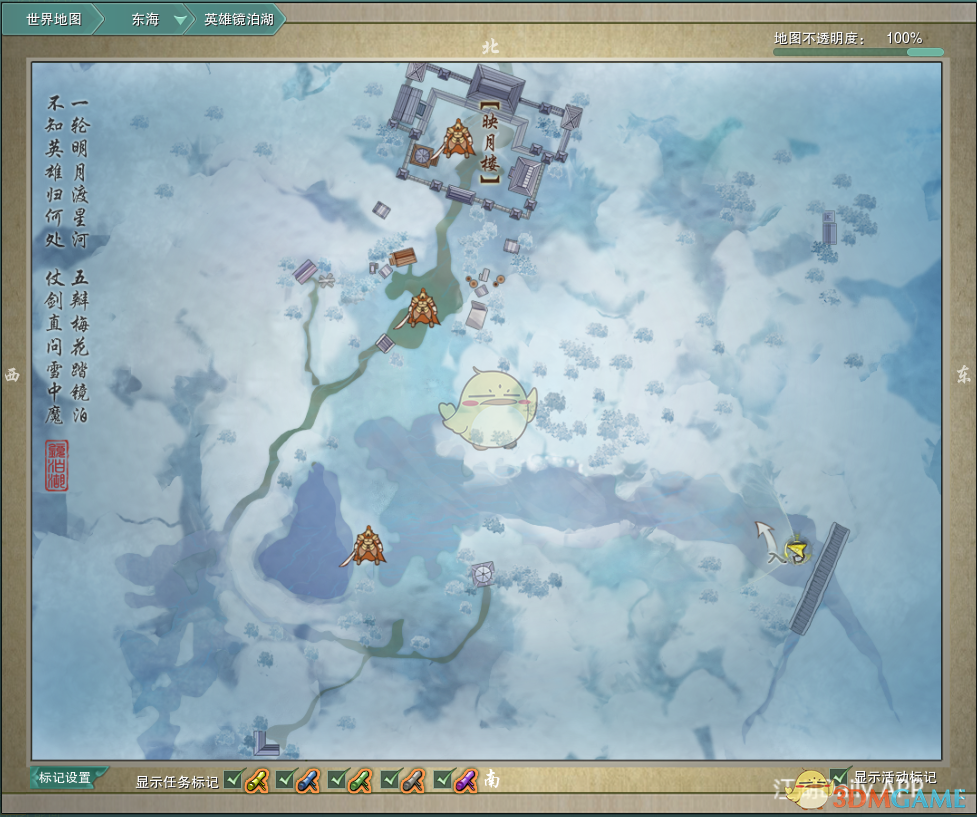Screen dimensions: 977x817
Task: Toggle the gray scroll quest marker checkbox
Action: (390, 780)
